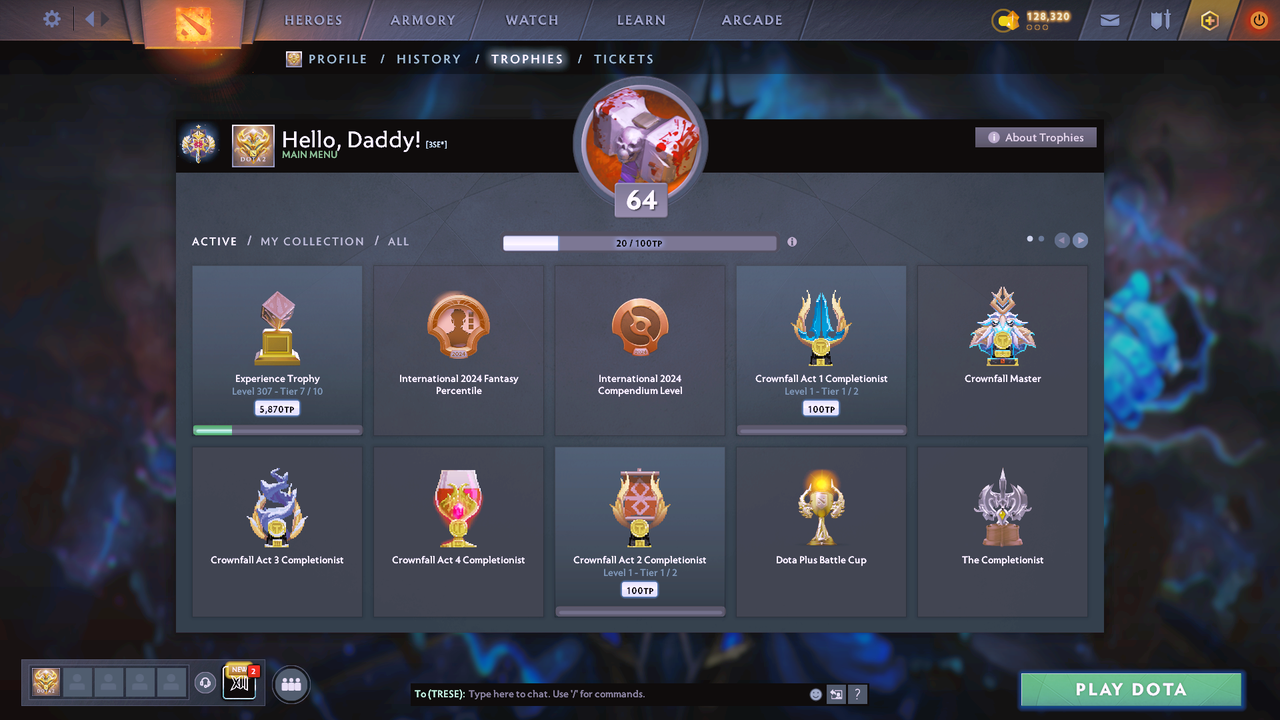Image resolution: width=1280 pixels, height=720 pixels.
Task: Open voice chat headset icon near party slots
Action: tap(206, 682)
